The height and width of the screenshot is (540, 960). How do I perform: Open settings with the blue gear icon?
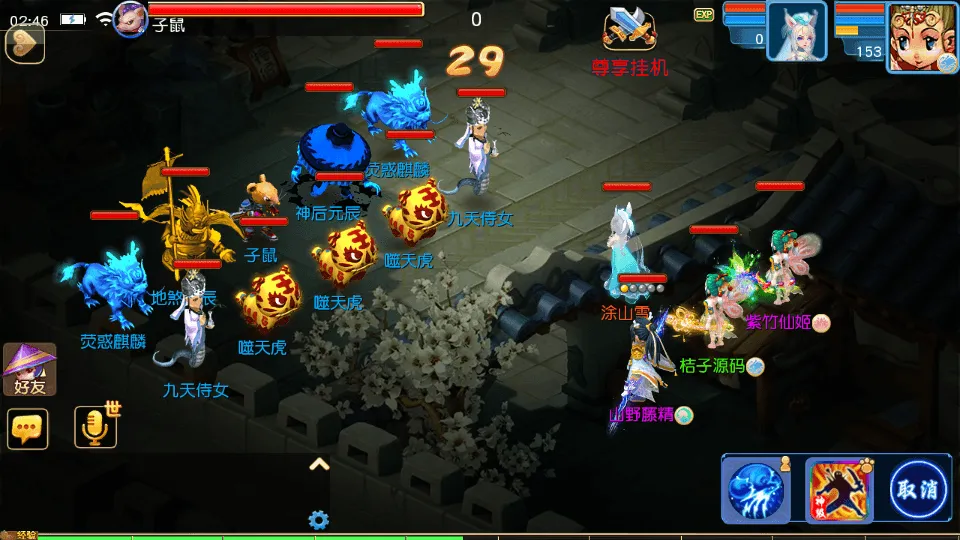pyautogui.click(x=319, y=519)
